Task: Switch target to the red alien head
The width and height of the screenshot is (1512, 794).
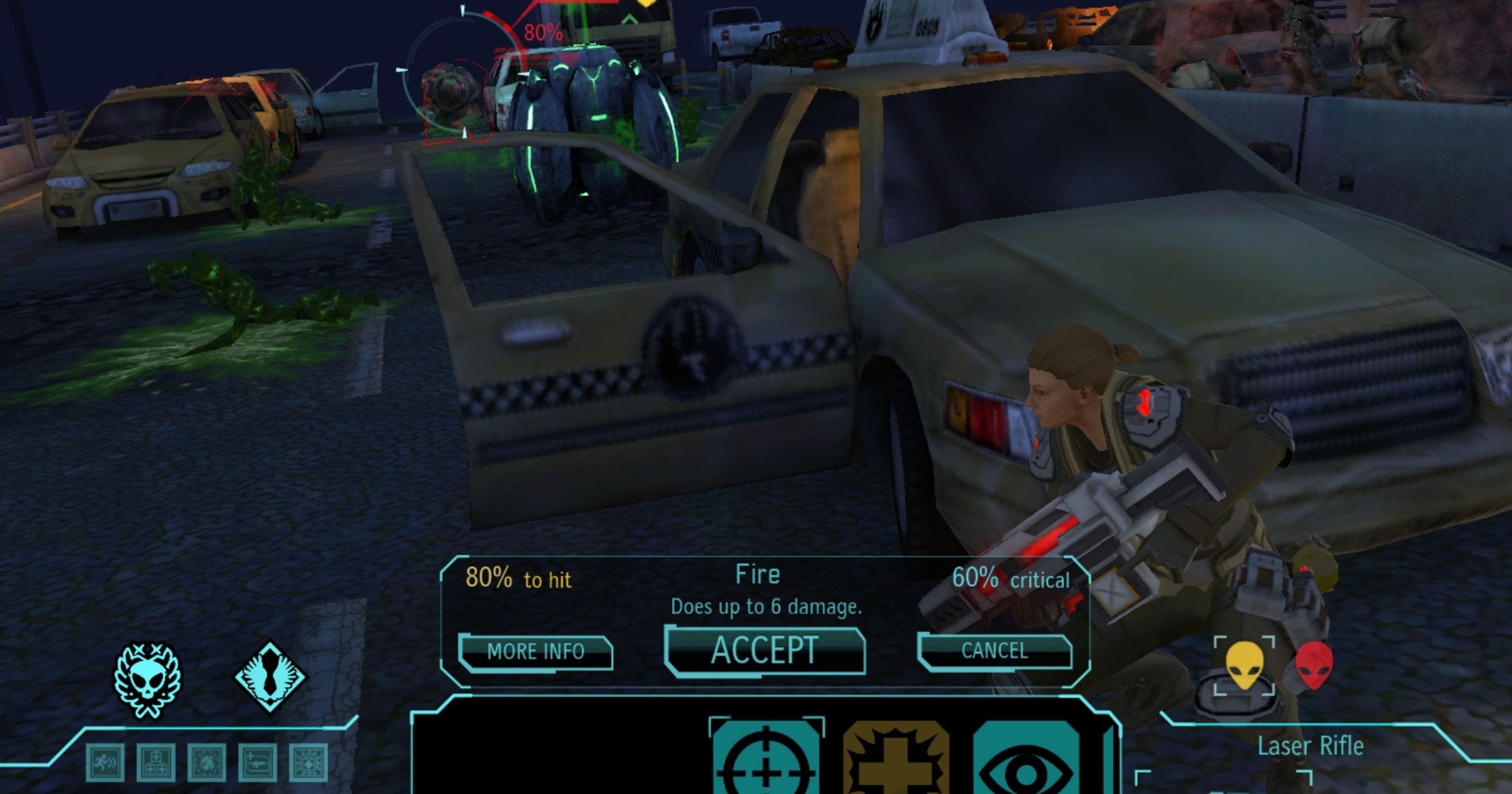Action: click(x=1314, y=665)
